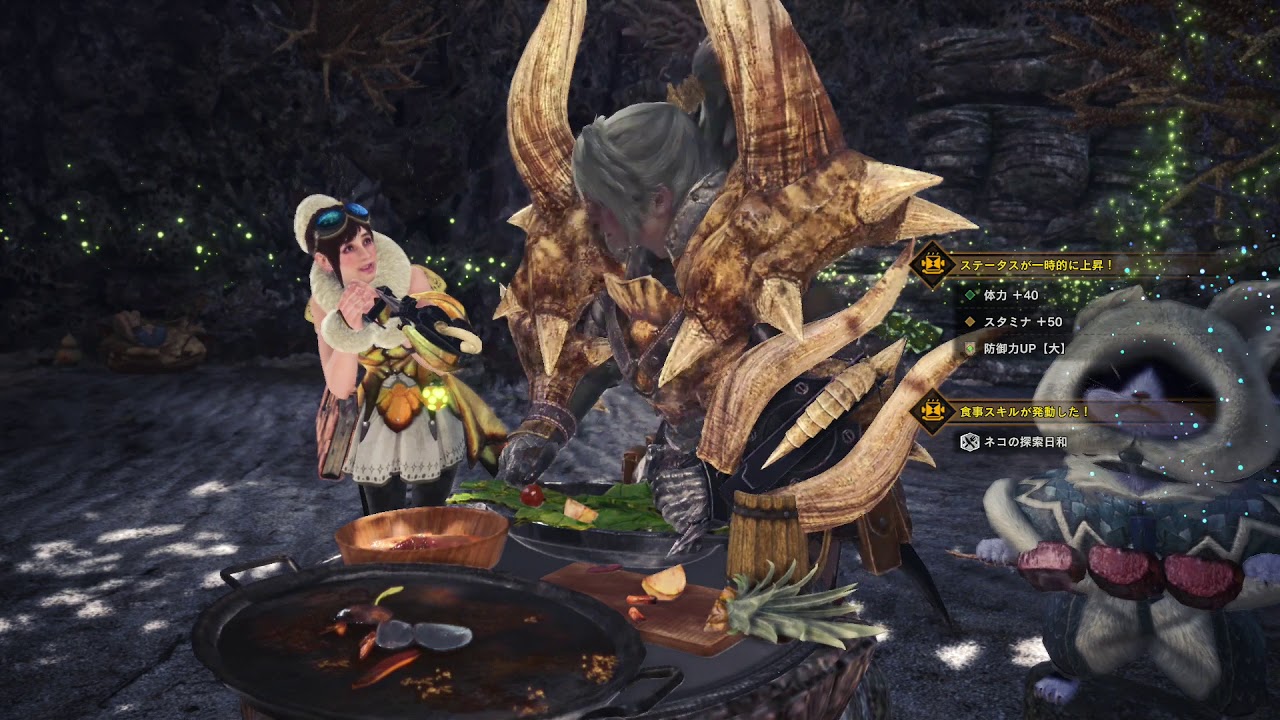Click the diamond emblem framing the lower banner icon

[932, 412]
